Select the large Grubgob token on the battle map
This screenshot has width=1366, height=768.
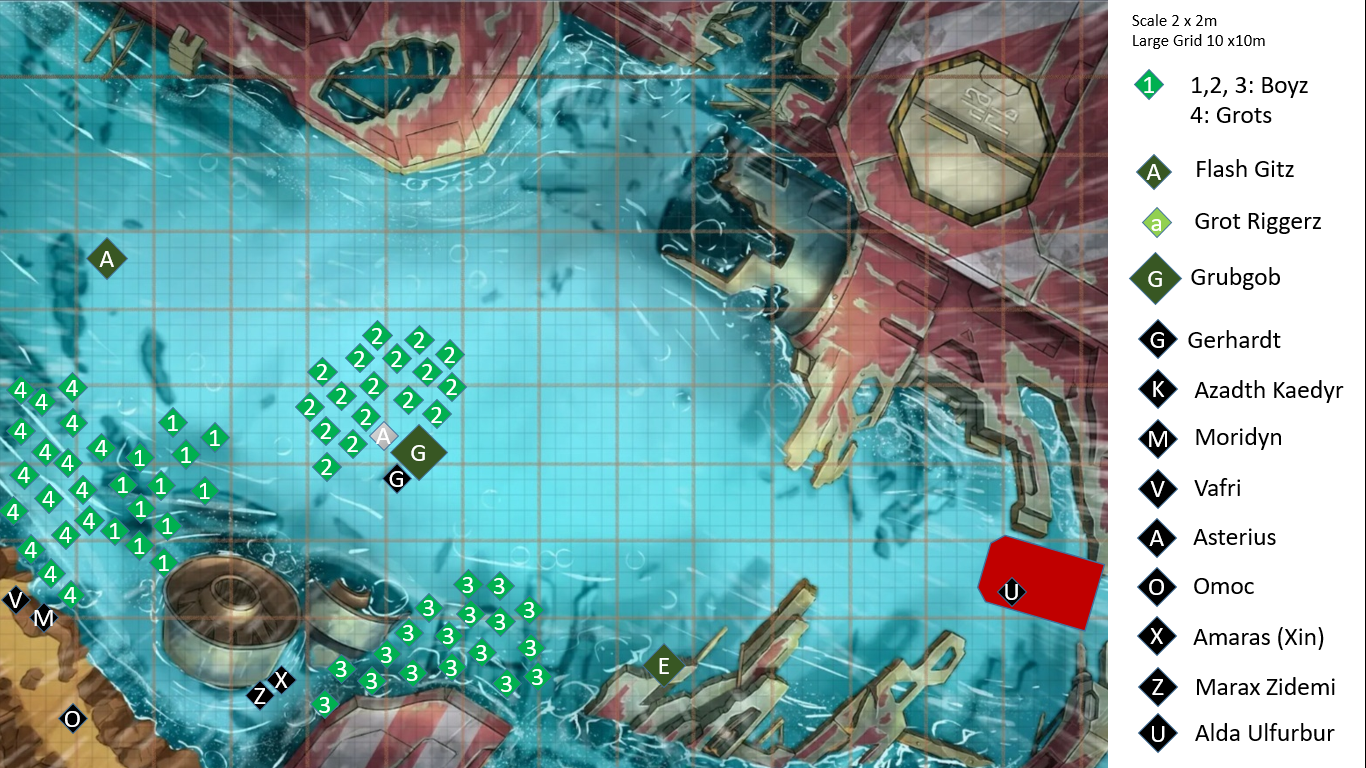(419, 453)
